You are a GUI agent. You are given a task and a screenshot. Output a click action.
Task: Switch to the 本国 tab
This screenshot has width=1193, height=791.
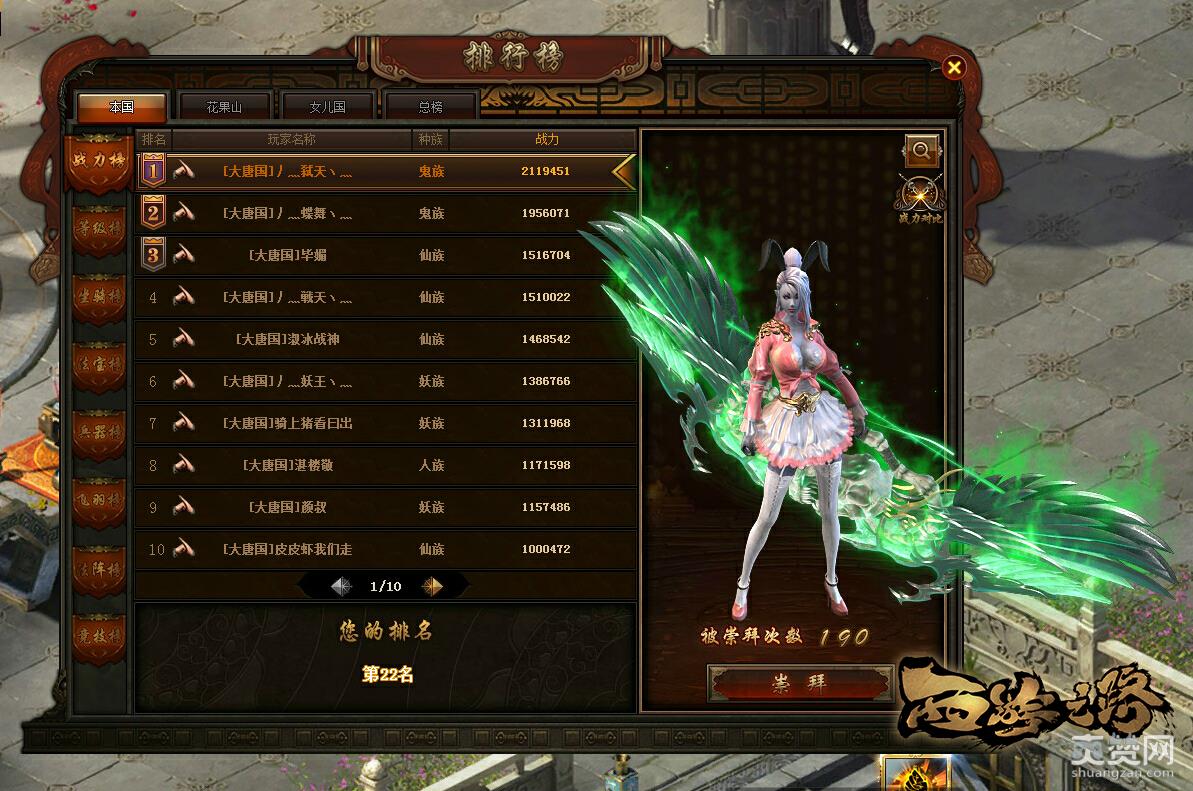tap(121, 107)
